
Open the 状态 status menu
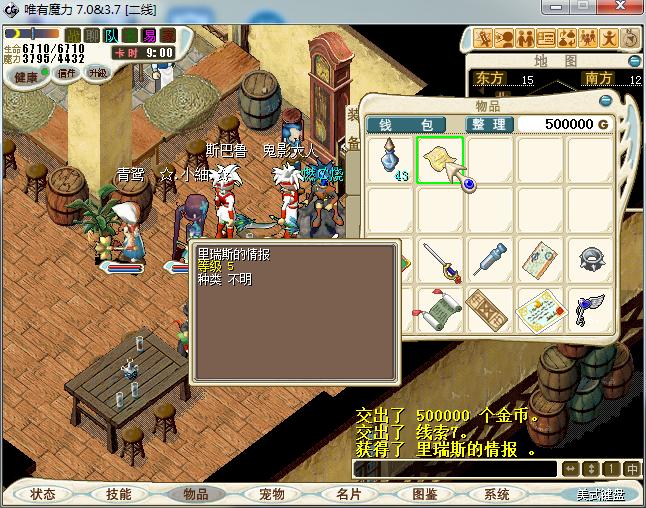43,494
